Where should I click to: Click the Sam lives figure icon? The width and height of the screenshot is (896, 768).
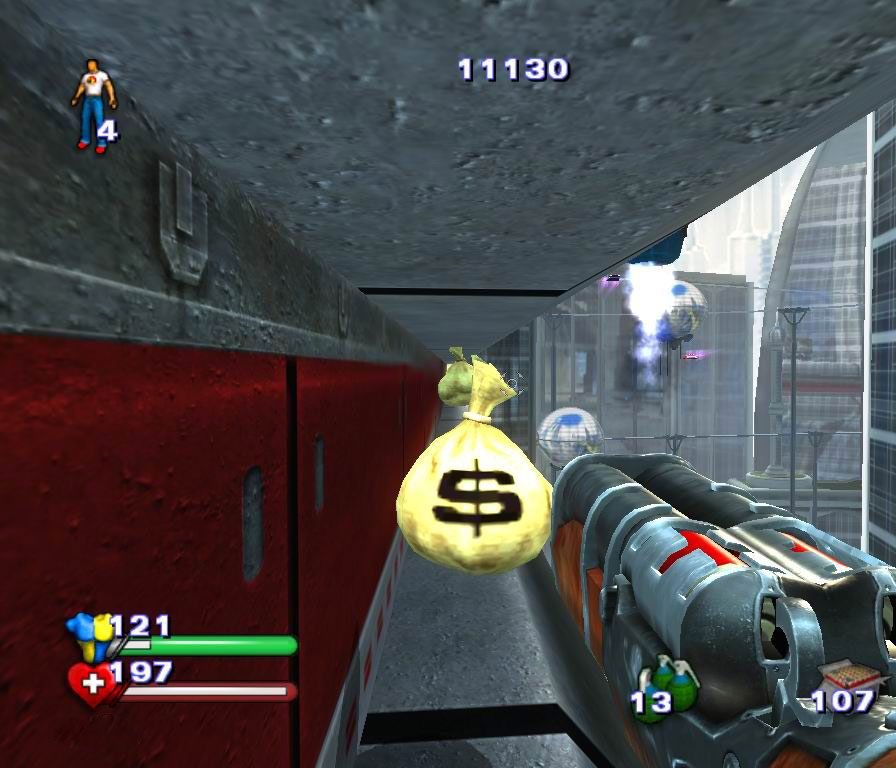click(92, 104)
